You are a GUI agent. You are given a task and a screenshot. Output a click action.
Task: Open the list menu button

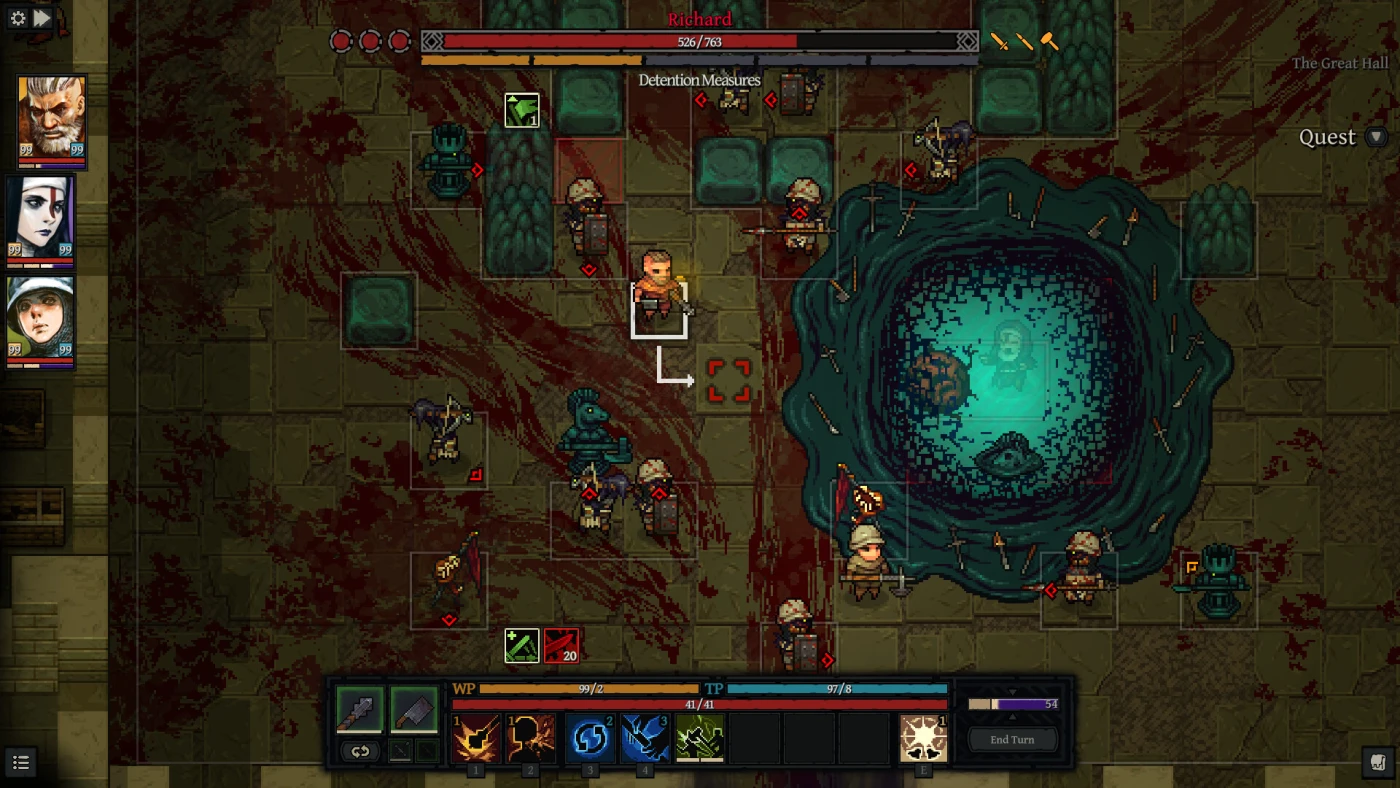[x=21, y=764]
